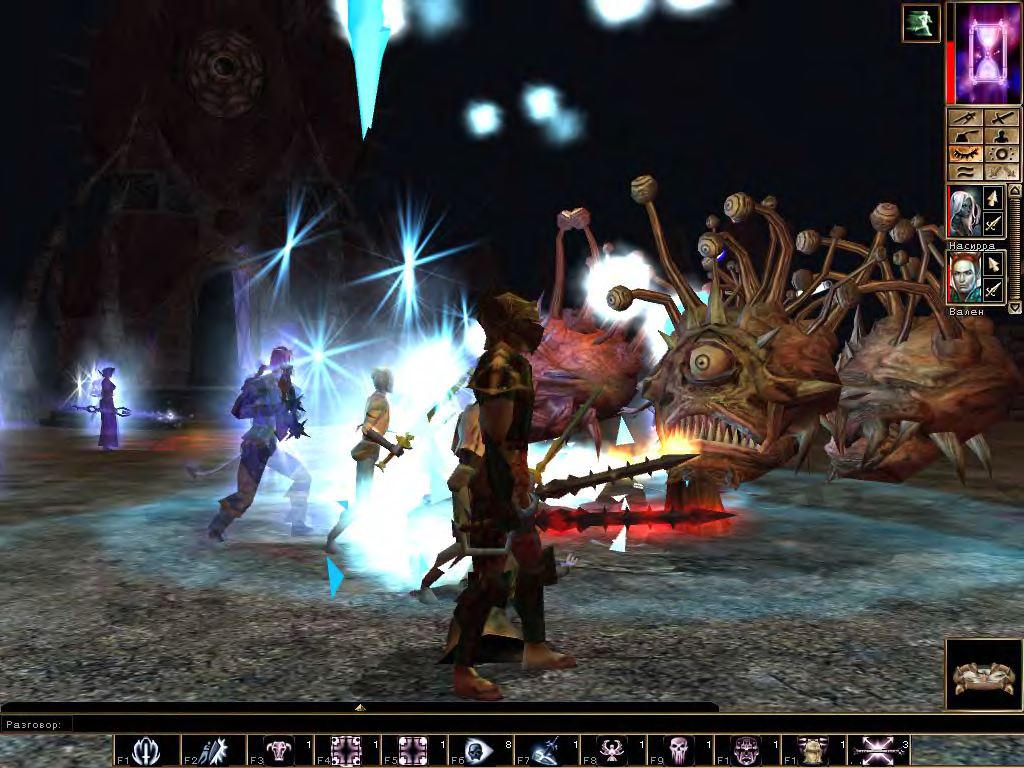Click the hourglass player portrait

pos(988,52)
